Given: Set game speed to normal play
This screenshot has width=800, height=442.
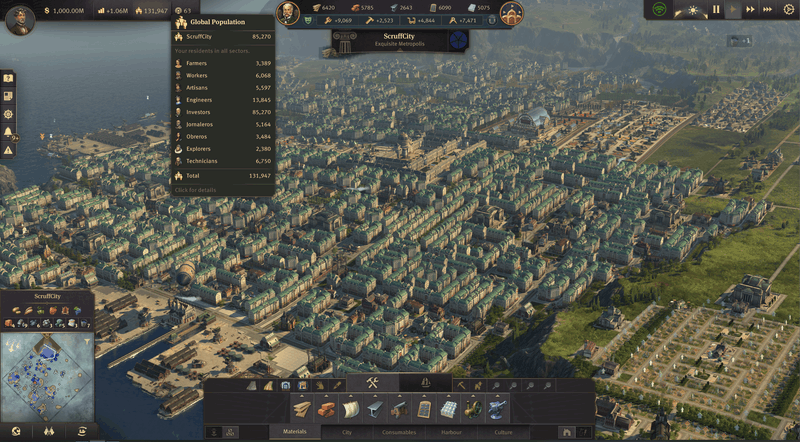Looking at the screenshot, I should (x=733, y=9).
